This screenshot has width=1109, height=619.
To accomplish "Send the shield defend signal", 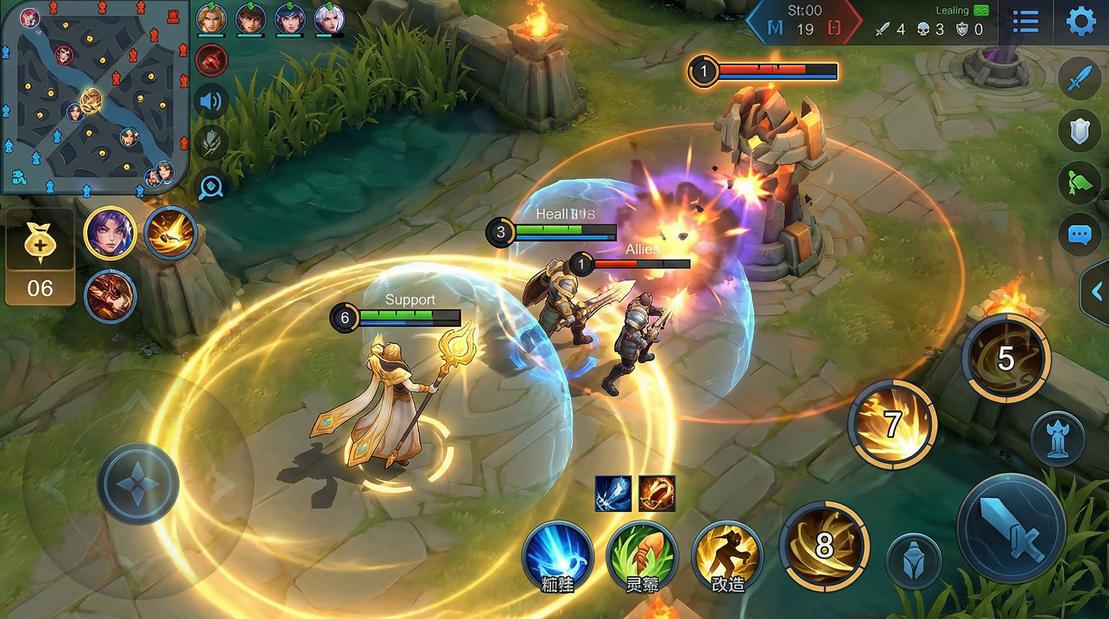I will pos(1080,130).
